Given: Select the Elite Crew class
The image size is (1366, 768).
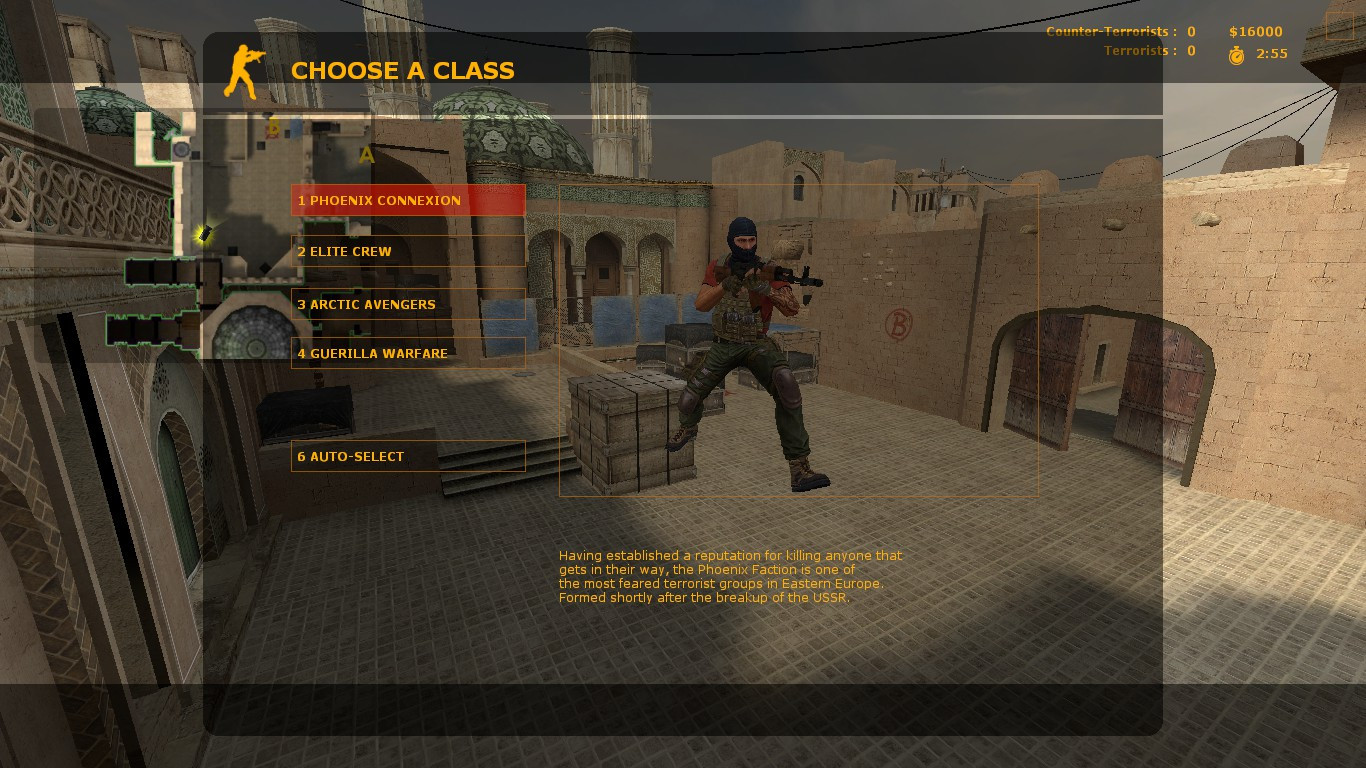Looking at the screenshot, I should click(x=407, y=251).
